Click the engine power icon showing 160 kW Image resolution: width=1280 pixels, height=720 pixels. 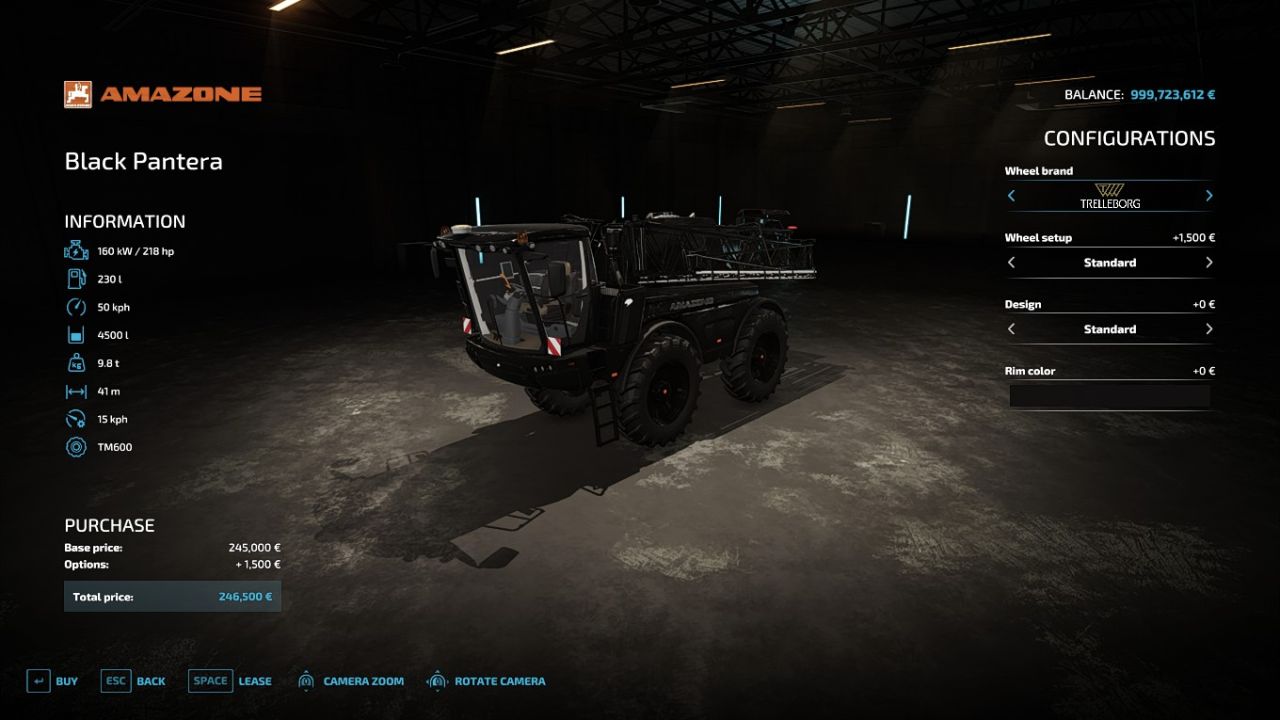(x=75, y=250)
